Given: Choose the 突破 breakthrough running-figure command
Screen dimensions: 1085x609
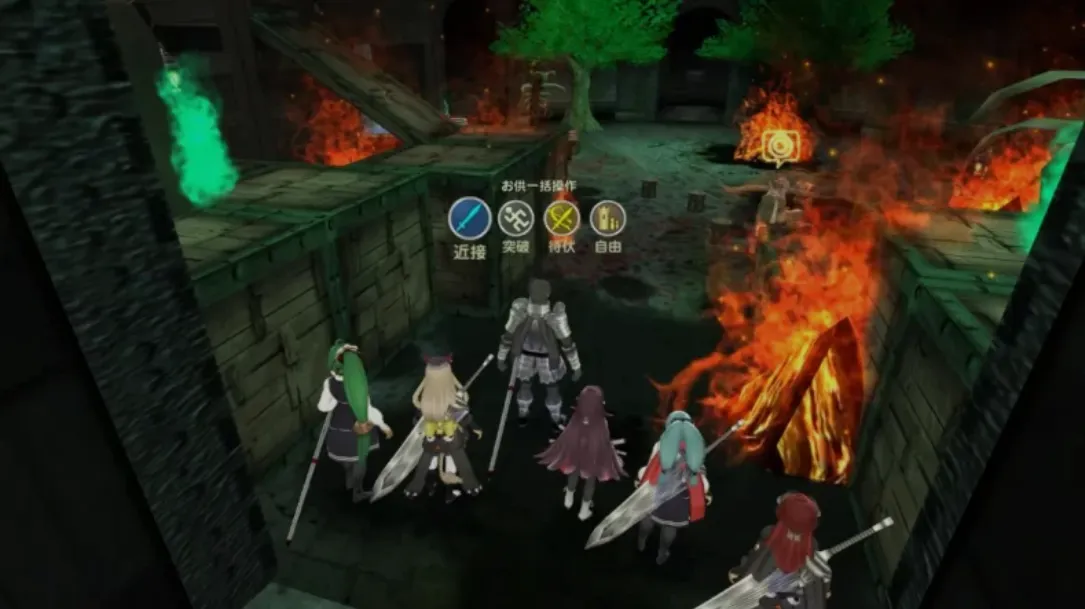Looking at the screenshot, I should tap(516, 218).
